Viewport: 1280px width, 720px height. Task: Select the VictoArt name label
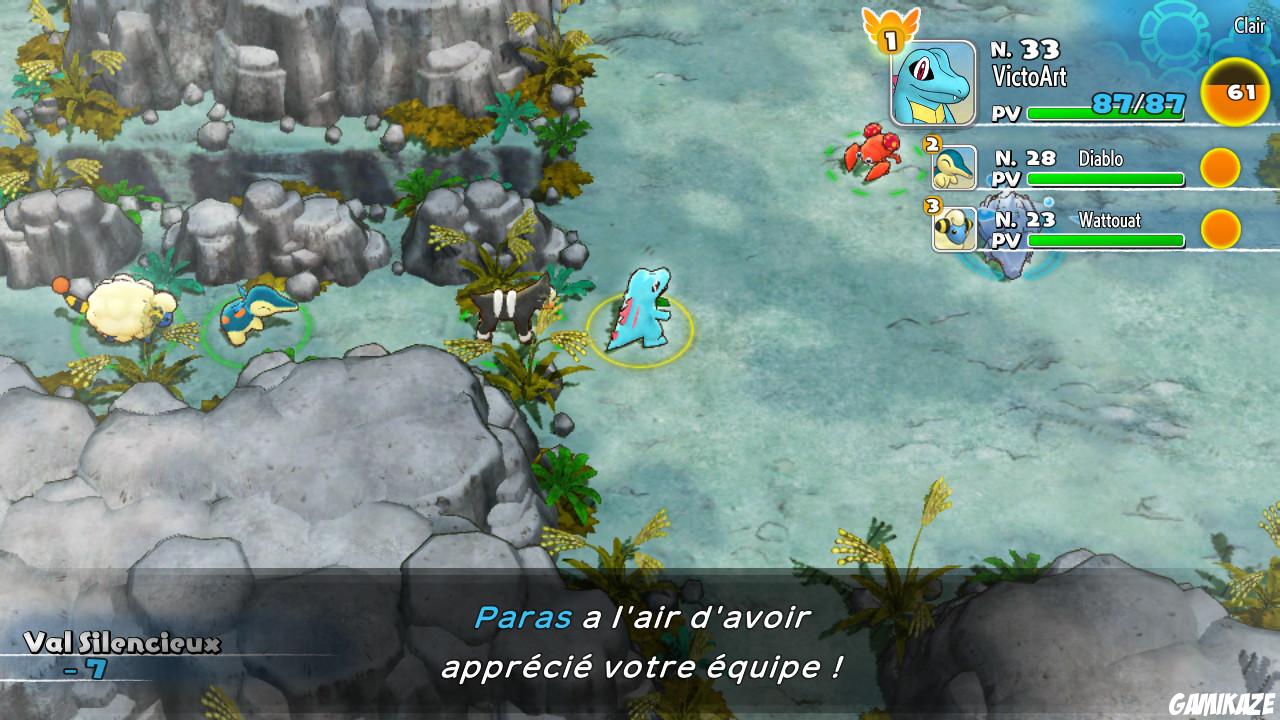1032,73
